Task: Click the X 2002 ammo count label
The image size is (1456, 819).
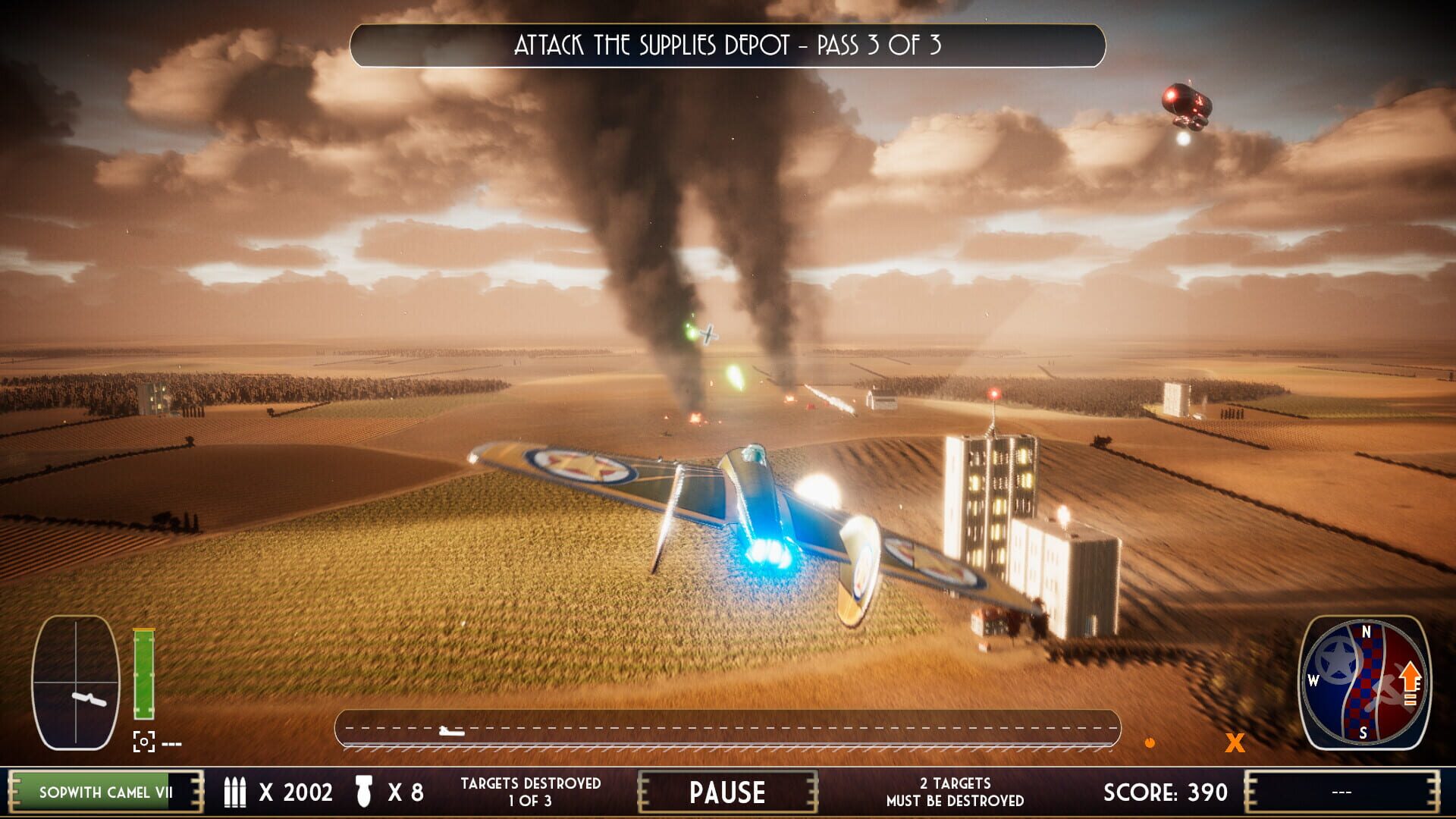Action: tap(296, 792)
